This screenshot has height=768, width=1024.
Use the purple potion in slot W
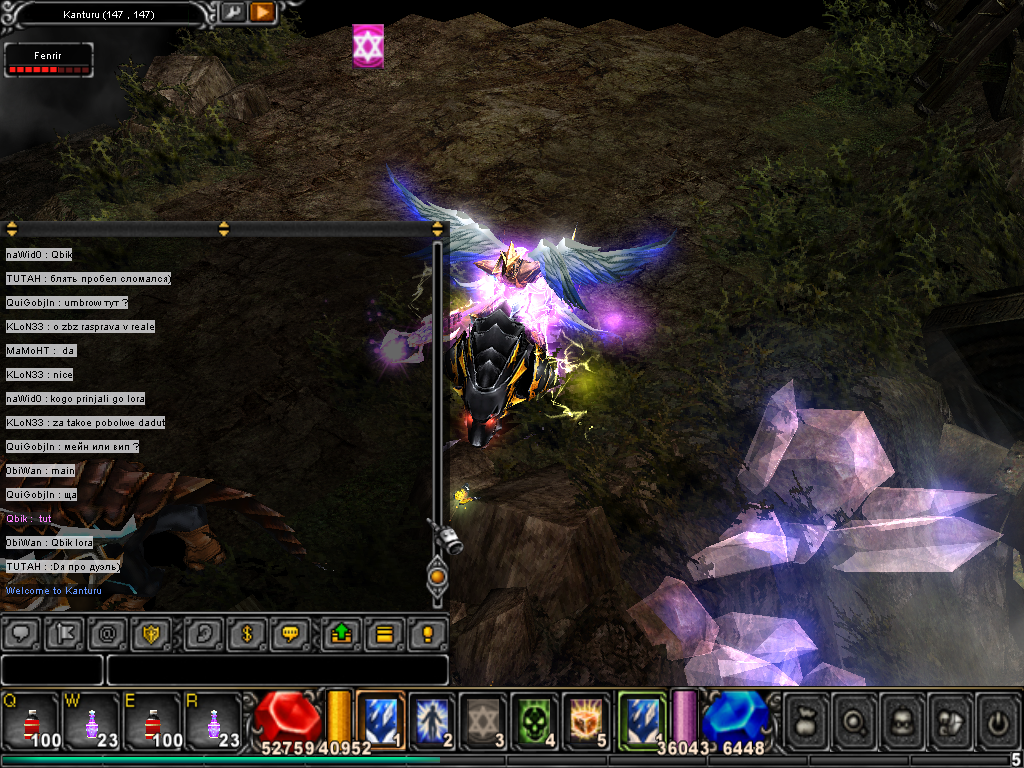pyautogui.click(x=92, y=720)
